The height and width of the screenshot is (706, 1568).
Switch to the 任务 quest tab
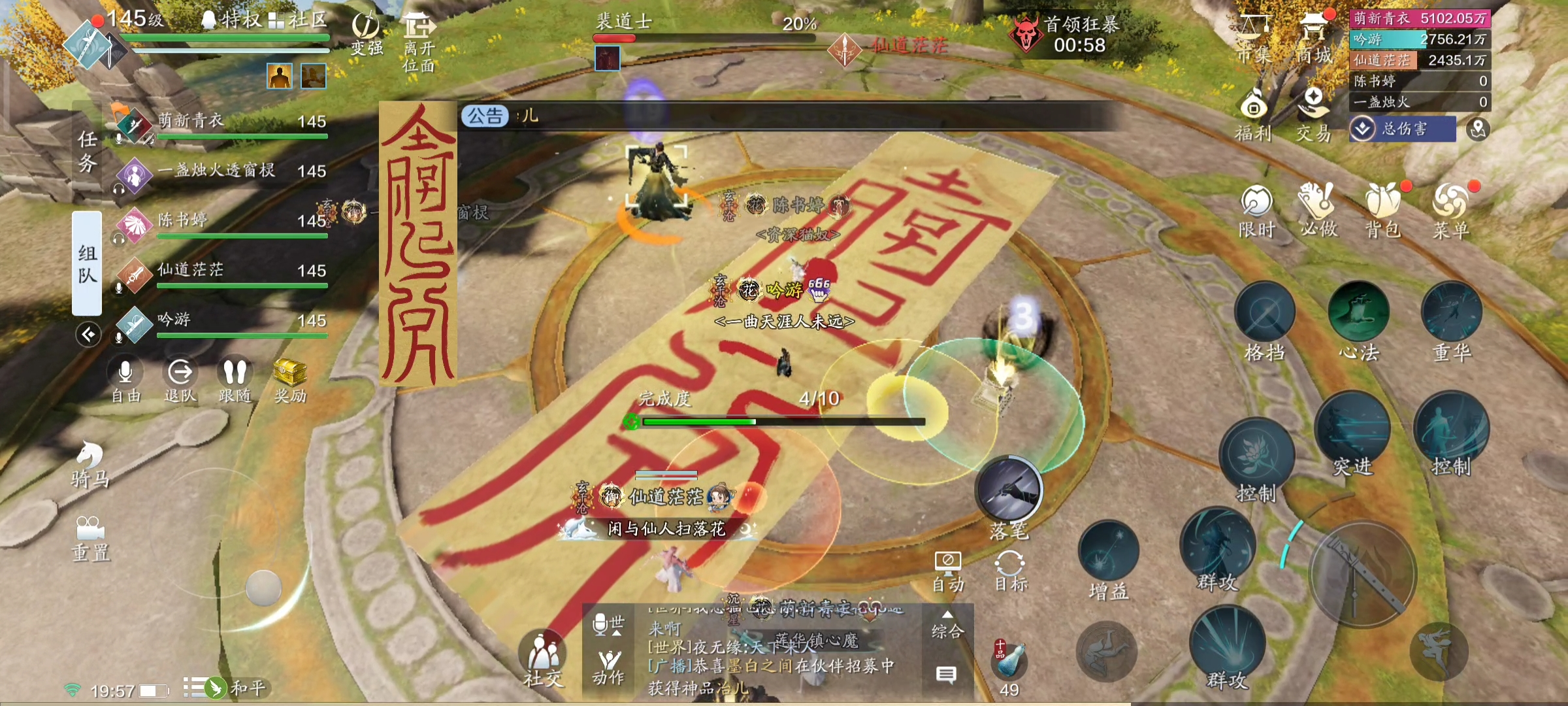click(87, 151)
